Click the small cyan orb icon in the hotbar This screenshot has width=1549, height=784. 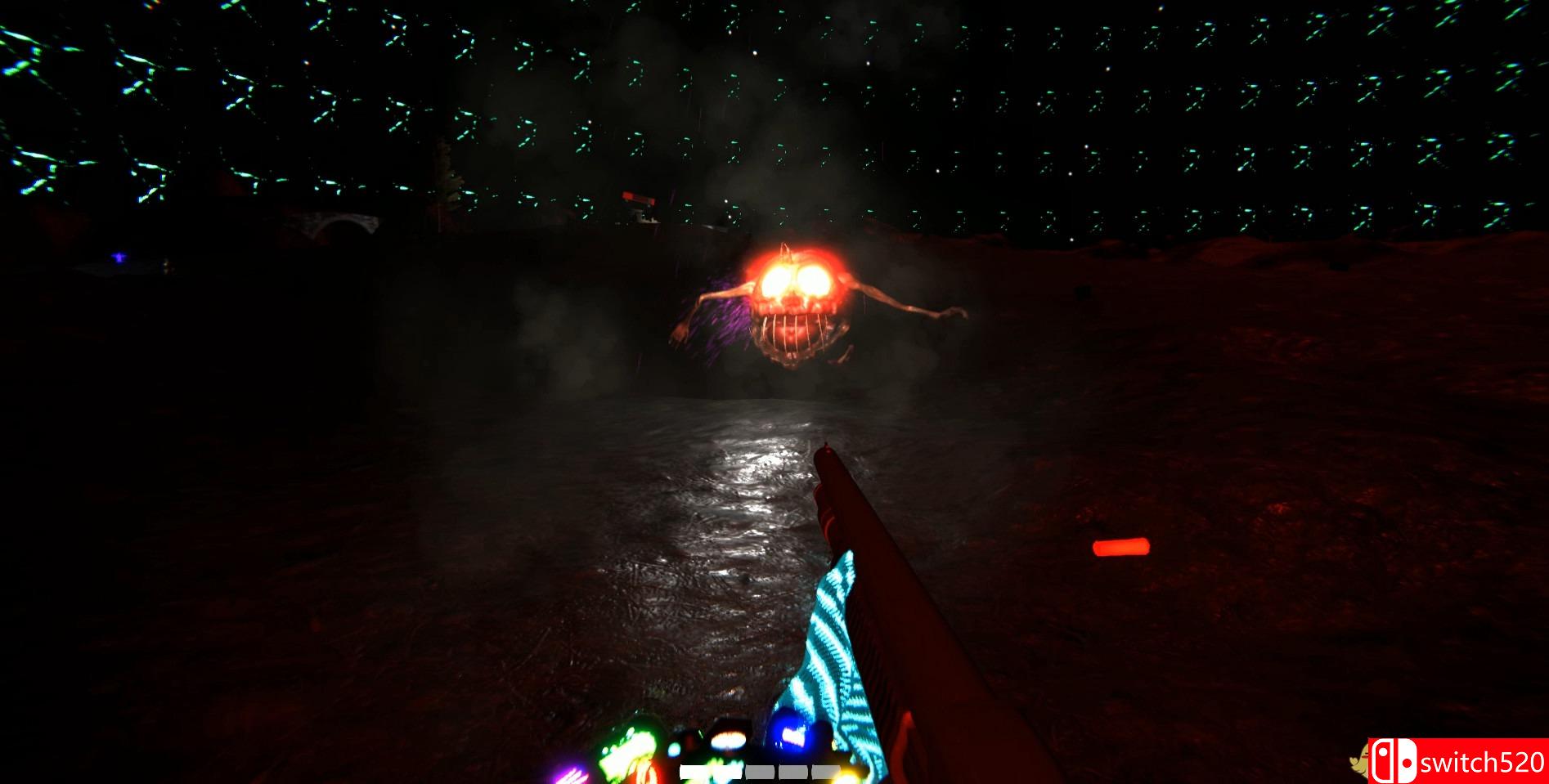(x=675, y=750)
